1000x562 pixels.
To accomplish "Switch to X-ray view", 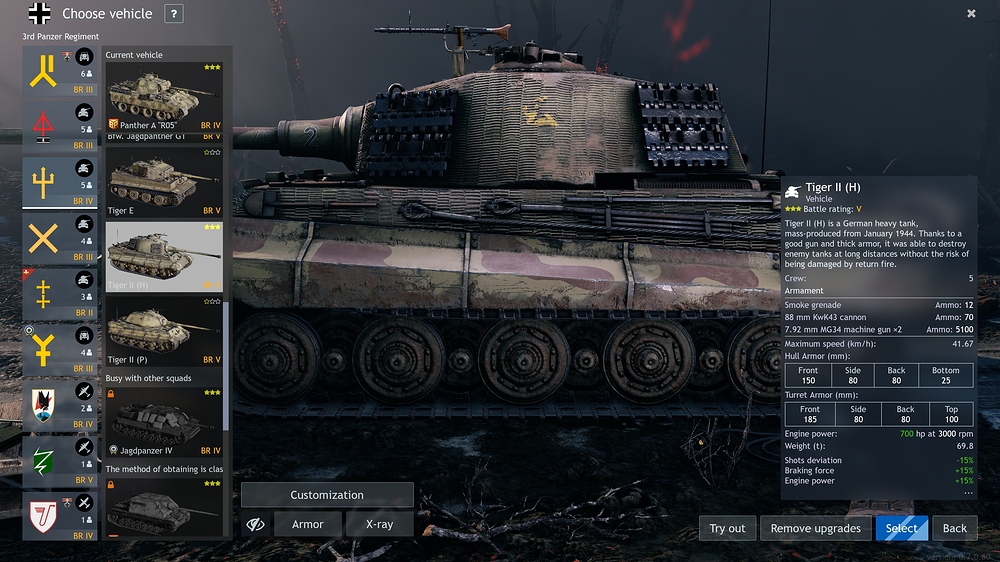I will click(379, 524).
